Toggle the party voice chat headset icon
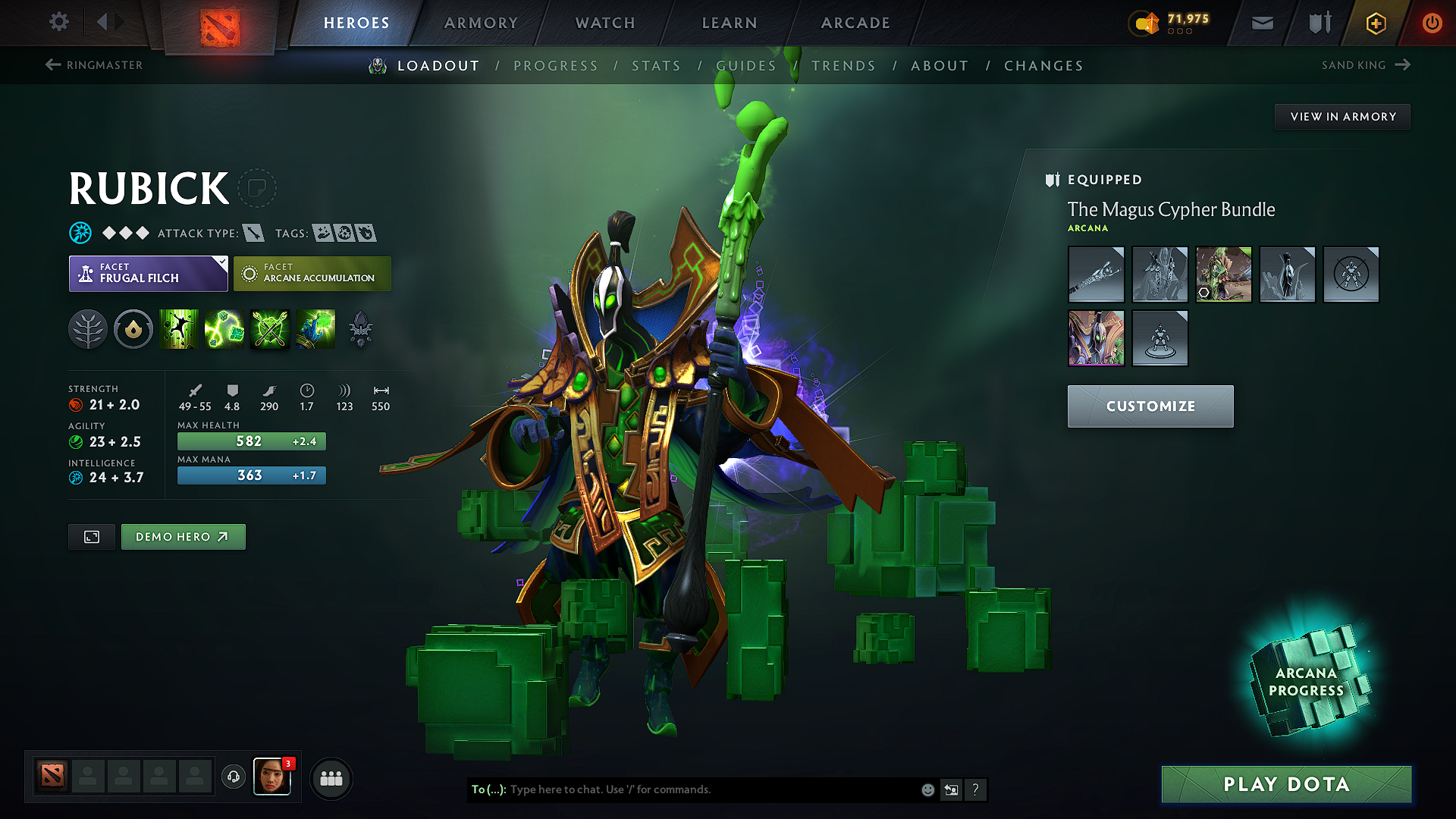Viewport: 1456px width, 819px height. 233,777
